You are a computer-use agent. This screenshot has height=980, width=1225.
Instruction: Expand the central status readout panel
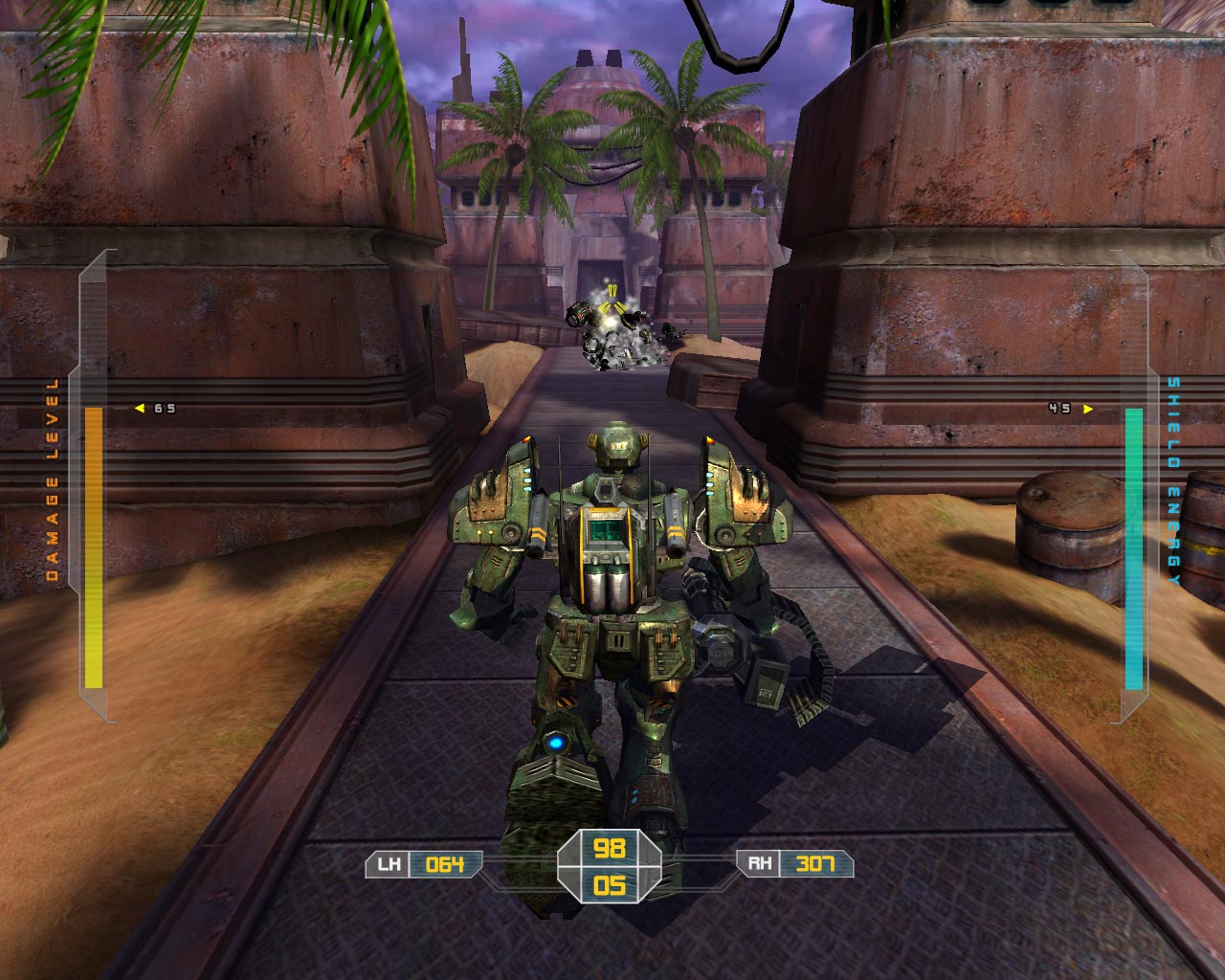tap(612, 866)
